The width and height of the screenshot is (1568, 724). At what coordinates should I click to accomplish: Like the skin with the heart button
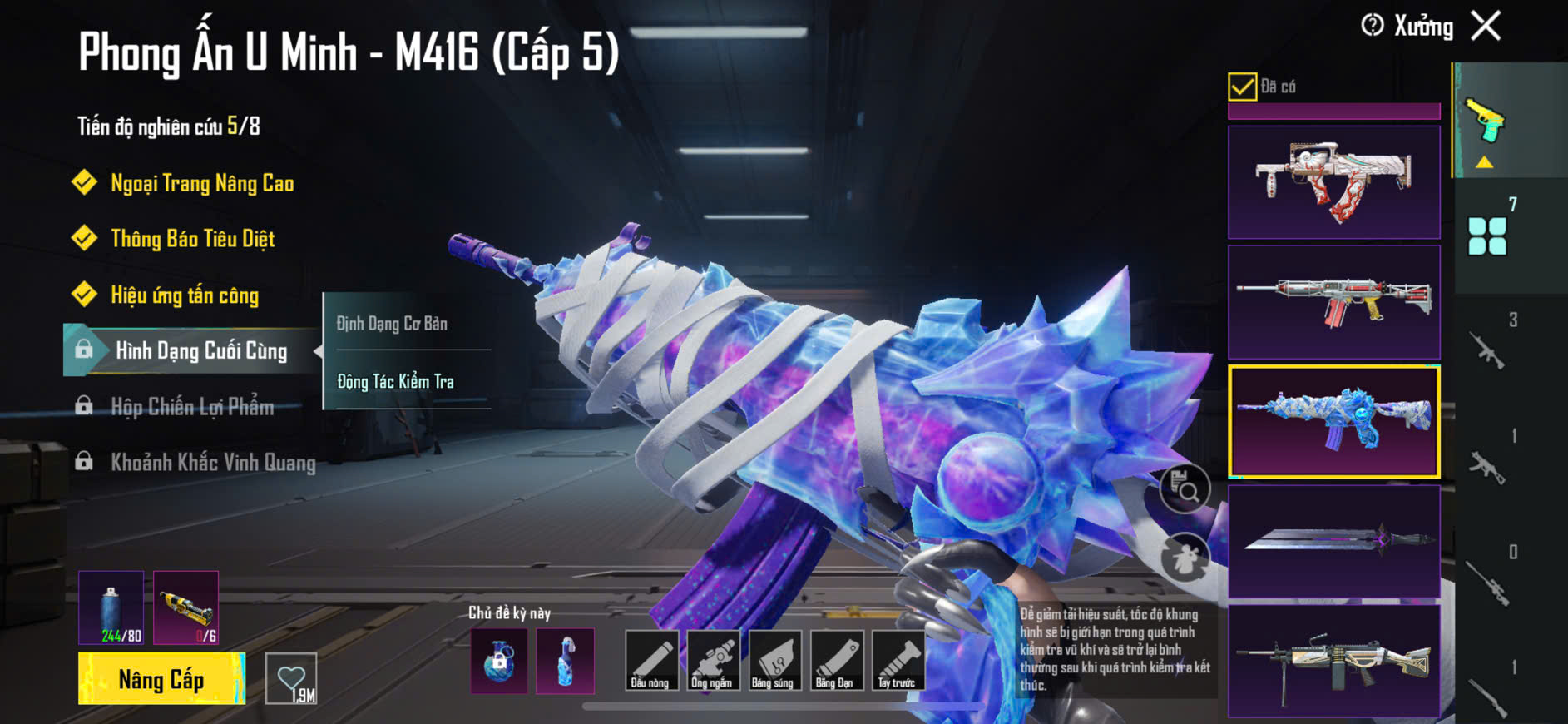click(291, 679)
